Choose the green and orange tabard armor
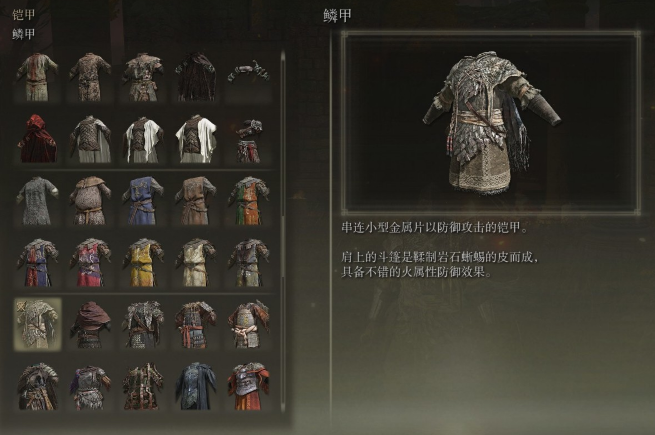The height and width of the screenshot is (435, 655). point(248,201)
